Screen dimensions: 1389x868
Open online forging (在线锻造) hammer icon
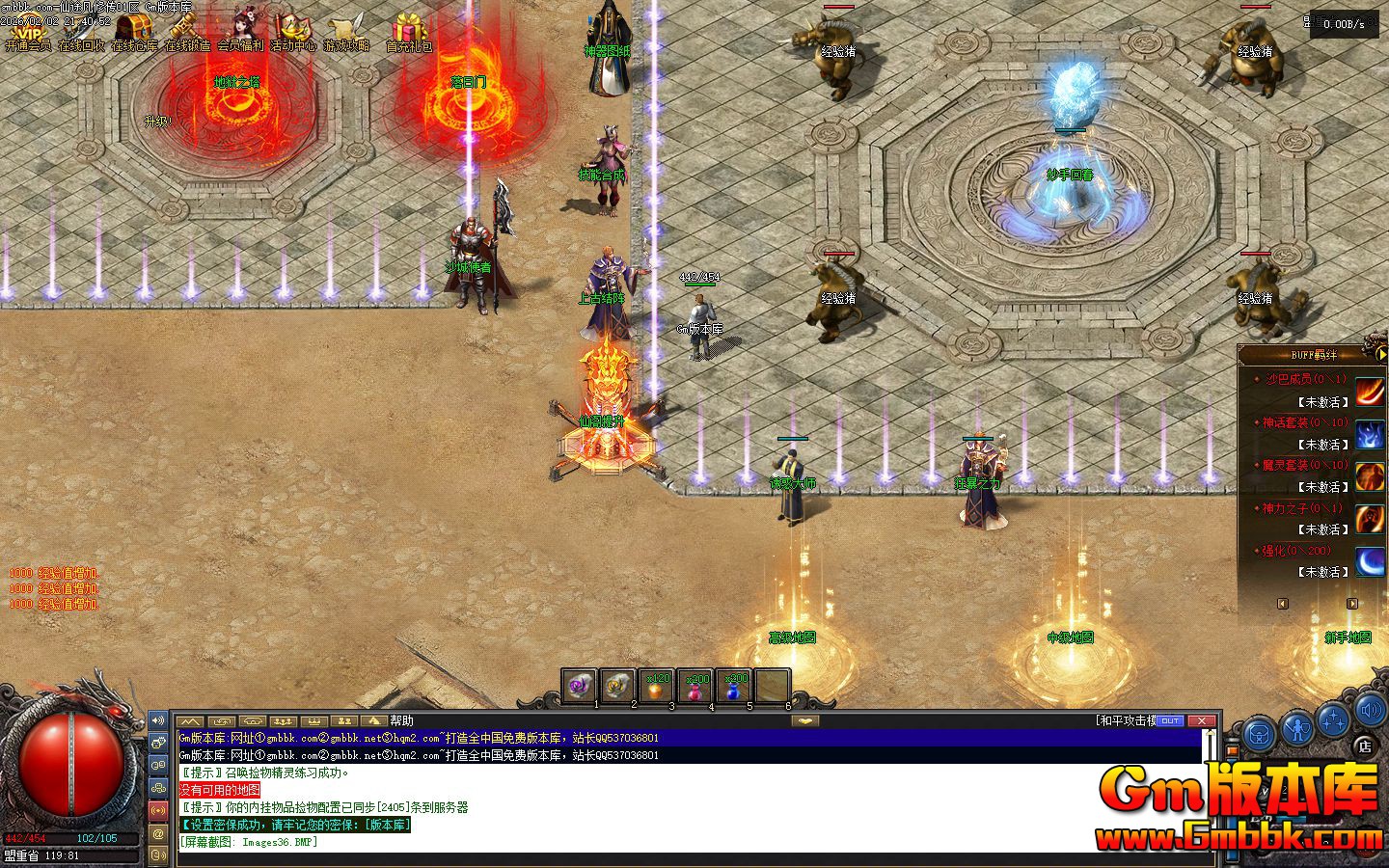187,30
